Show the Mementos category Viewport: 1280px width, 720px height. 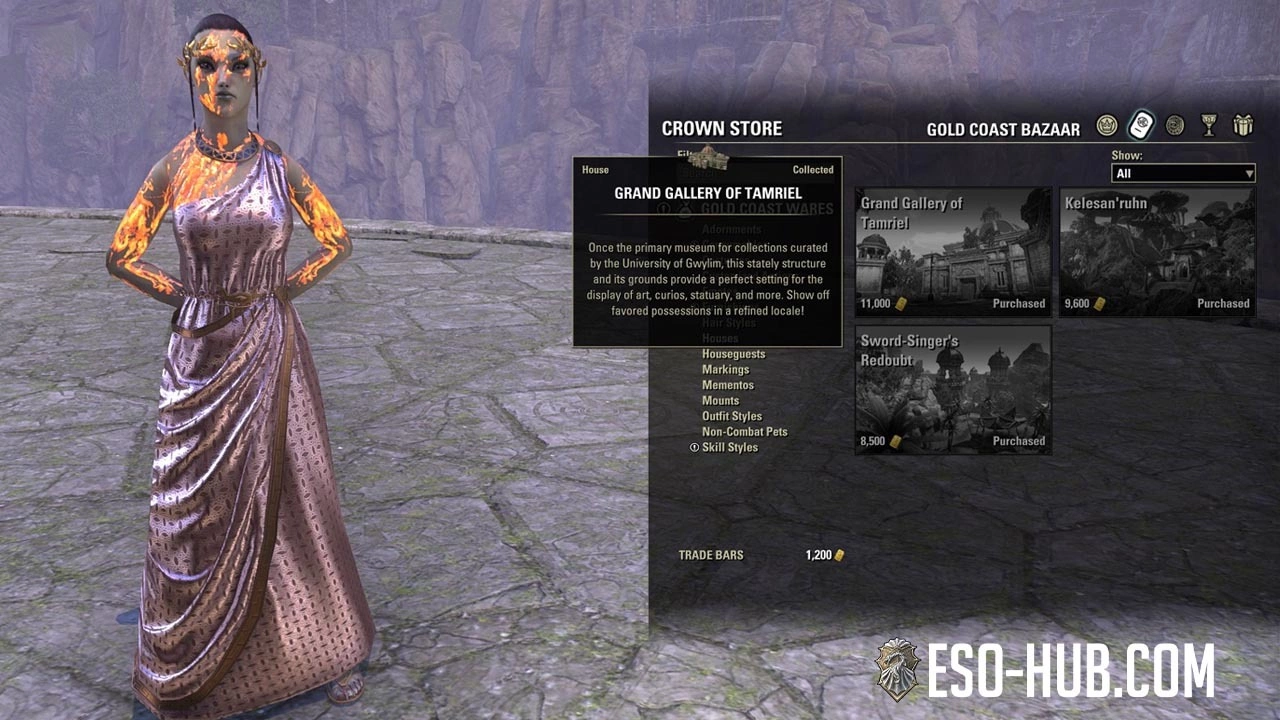(727, 385)
